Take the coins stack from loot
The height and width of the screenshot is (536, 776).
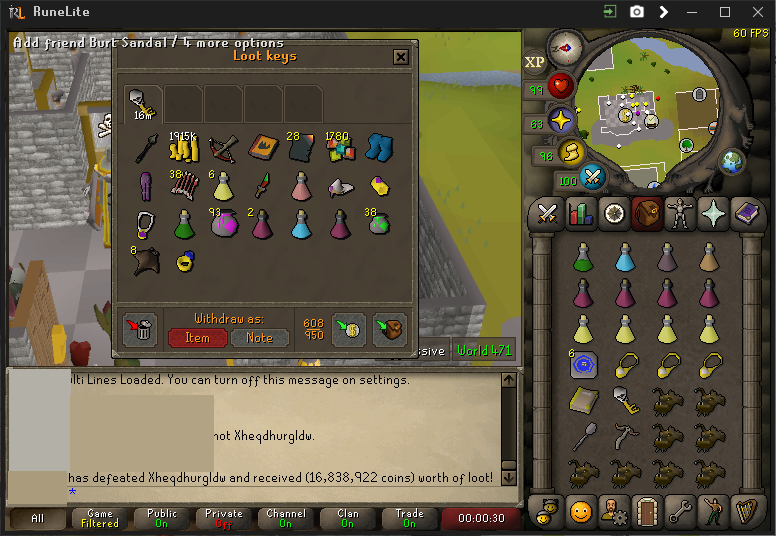pos(184,148)
